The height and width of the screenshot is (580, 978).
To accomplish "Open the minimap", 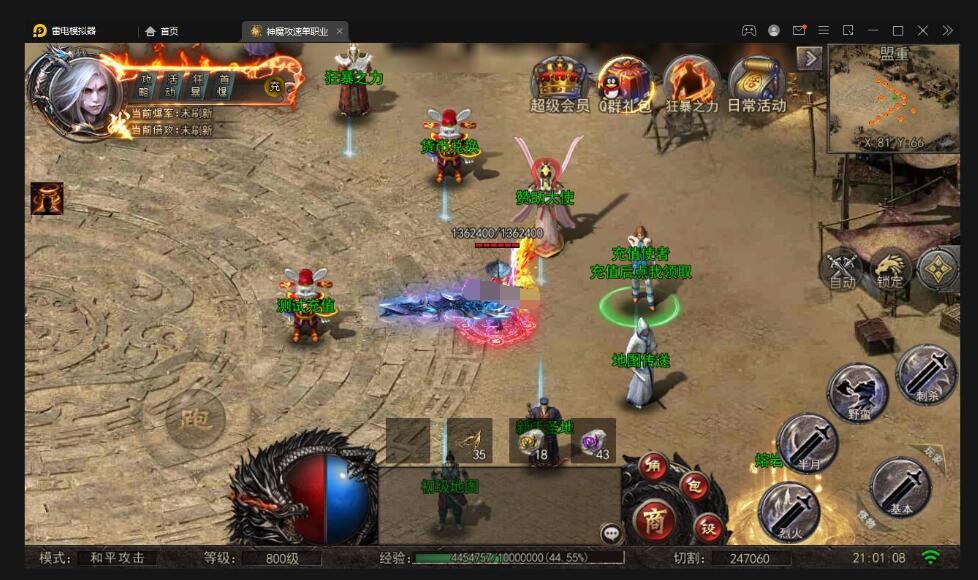I will 893,98.
